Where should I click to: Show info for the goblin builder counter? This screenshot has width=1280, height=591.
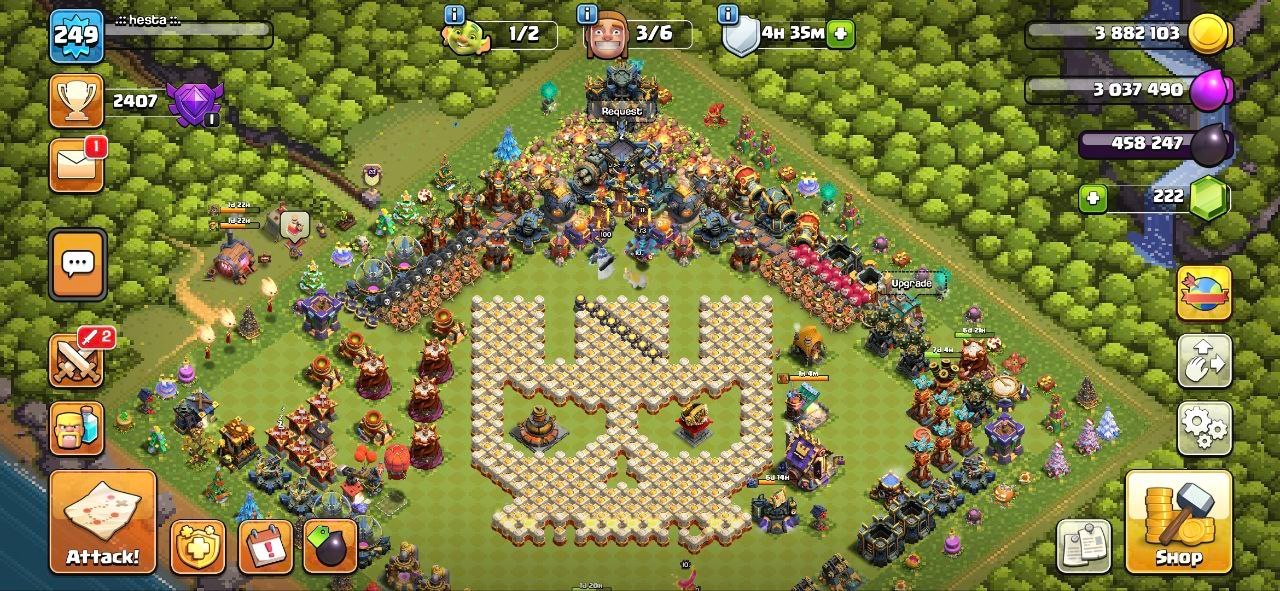pyautogui.click(x=455, y=14)
